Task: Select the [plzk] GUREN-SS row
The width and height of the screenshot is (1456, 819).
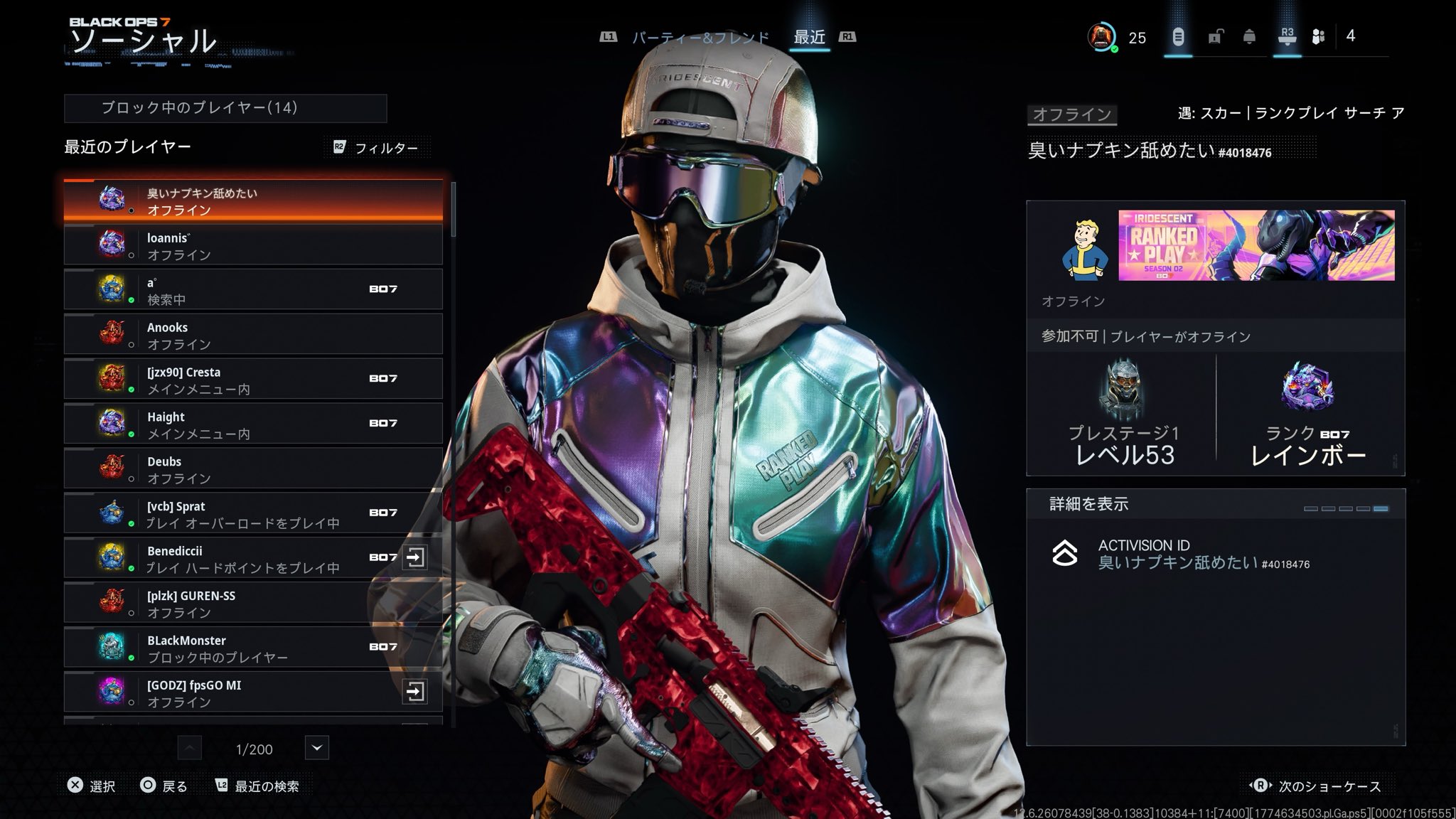Action: 253,604
